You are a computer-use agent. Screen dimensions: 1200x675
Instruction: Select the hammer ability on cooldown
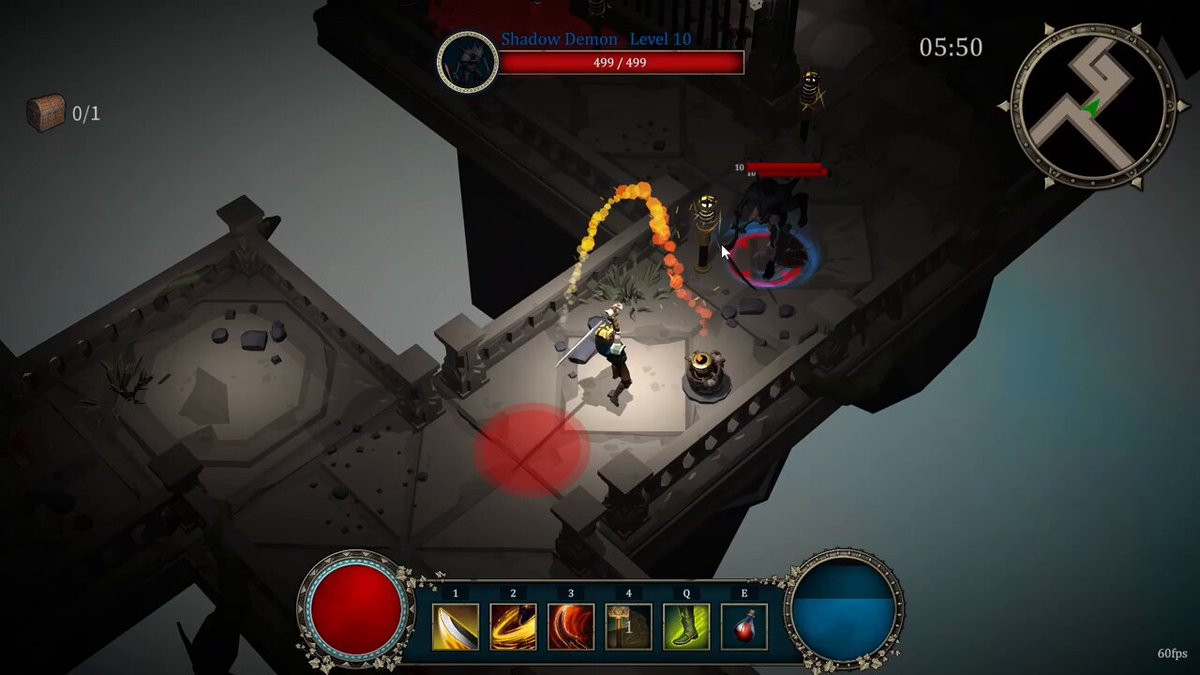click(628, 627)
